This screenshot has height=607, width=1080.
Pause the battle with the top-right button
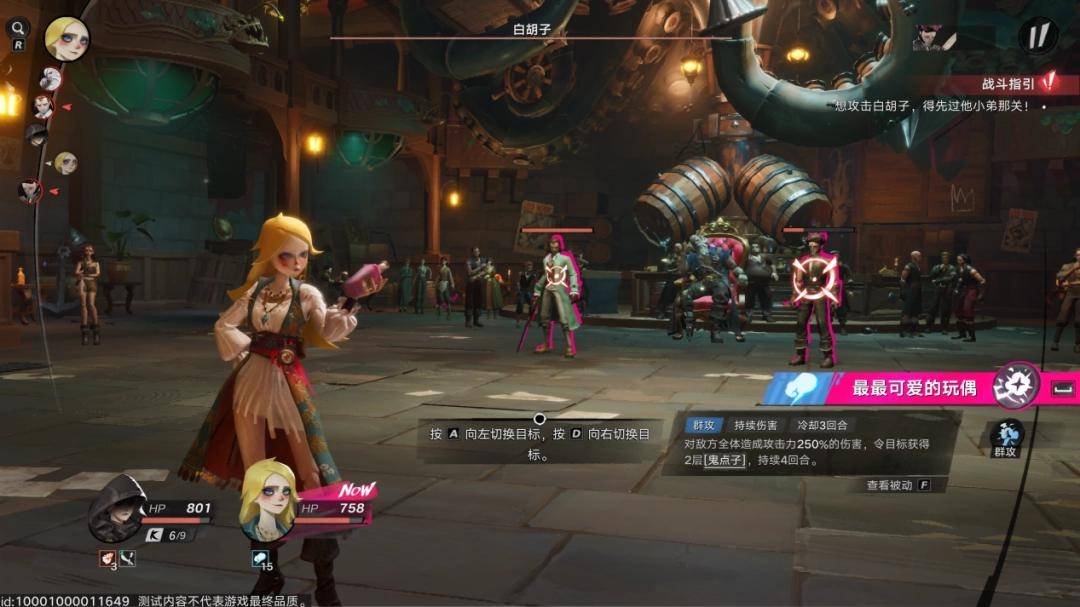click(1038, 36)
